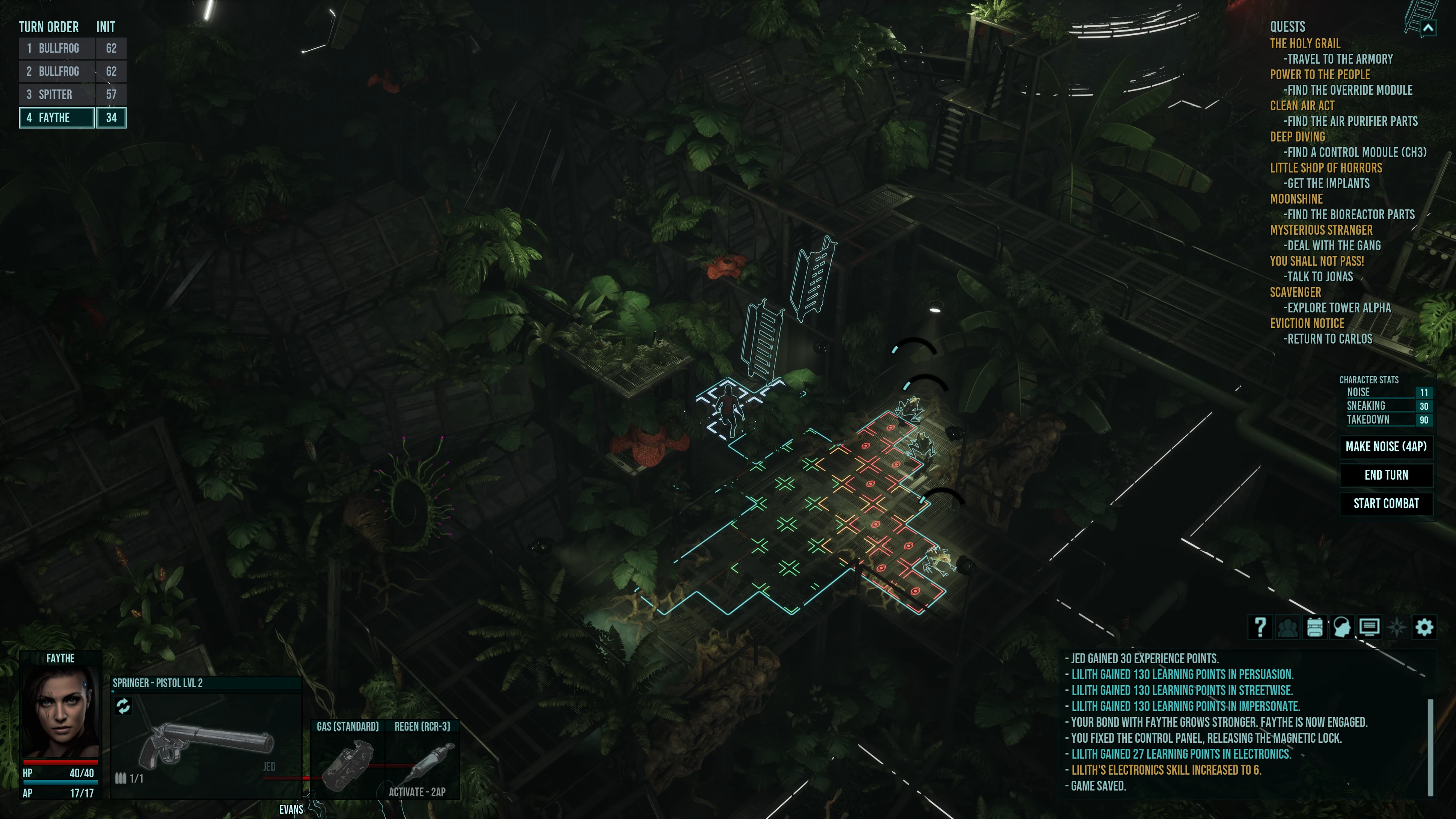
Task: Click the Make Noise (4AP) button
Action: [1386, 446]
